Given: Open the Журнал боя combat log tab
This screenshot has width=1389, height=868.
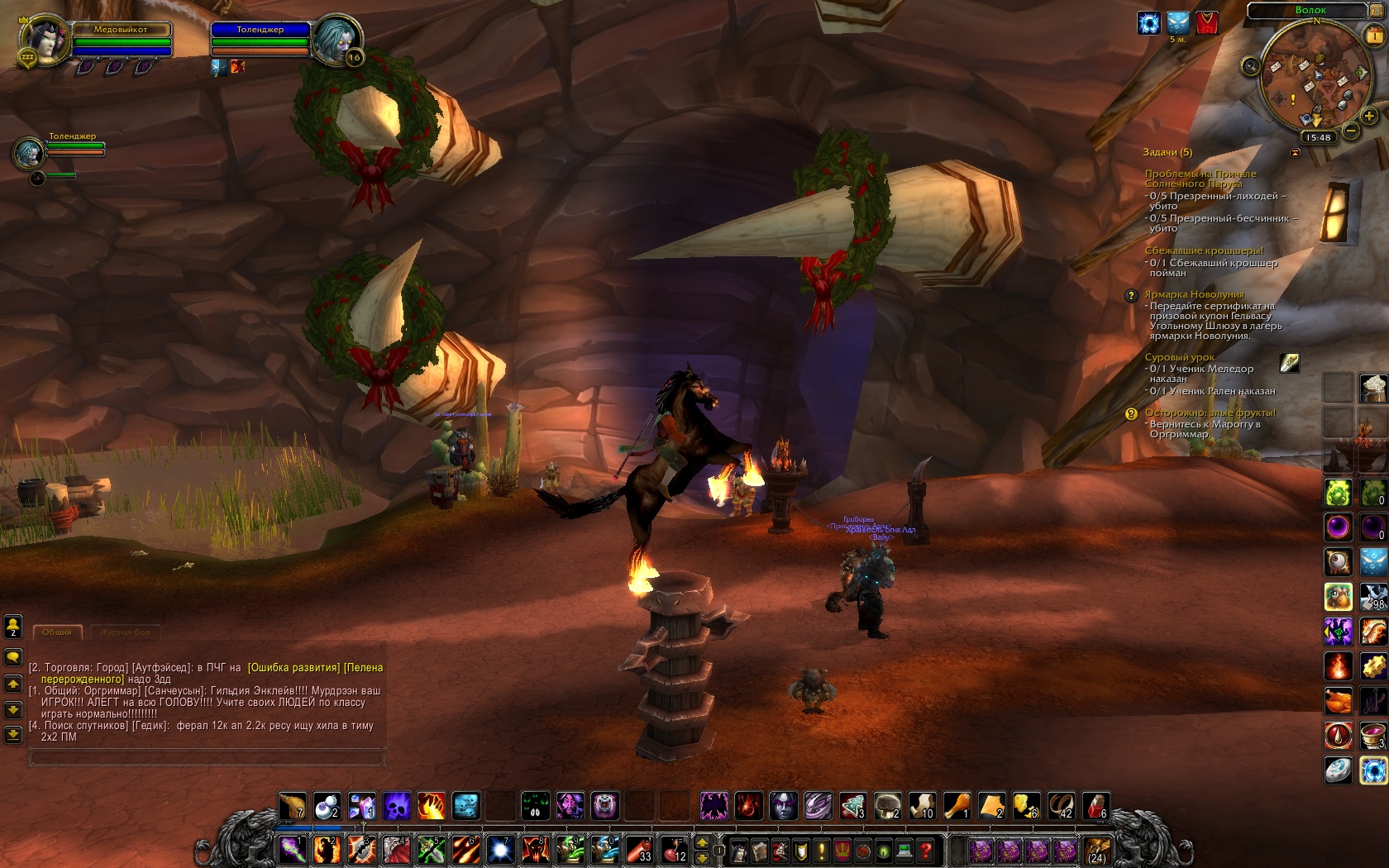Looking at the screenshot, I should (125, 632).
